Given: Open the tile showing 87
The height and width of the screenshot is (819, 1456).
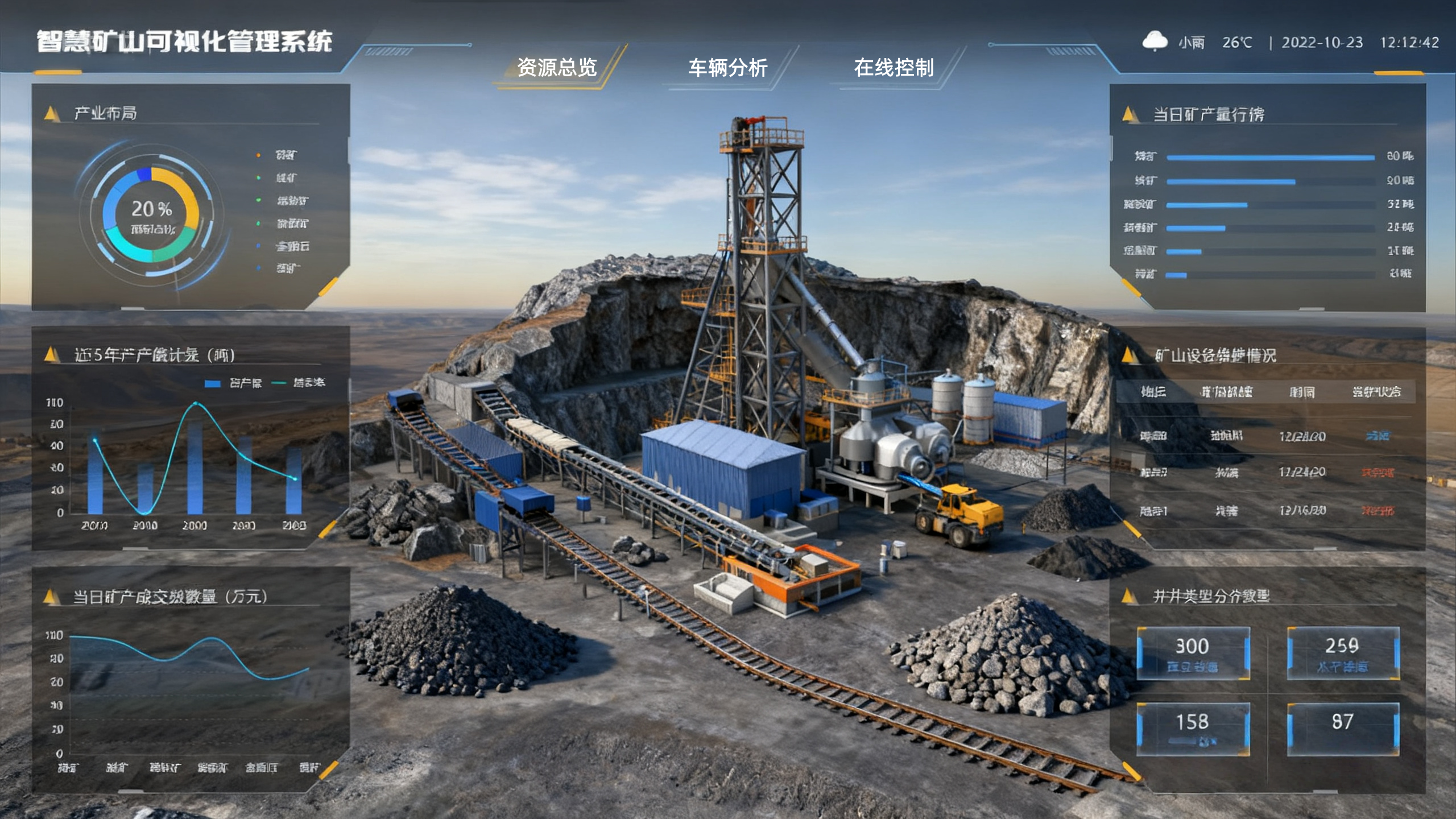Looking at the screenshot, I should click(x=1343, y=729).
